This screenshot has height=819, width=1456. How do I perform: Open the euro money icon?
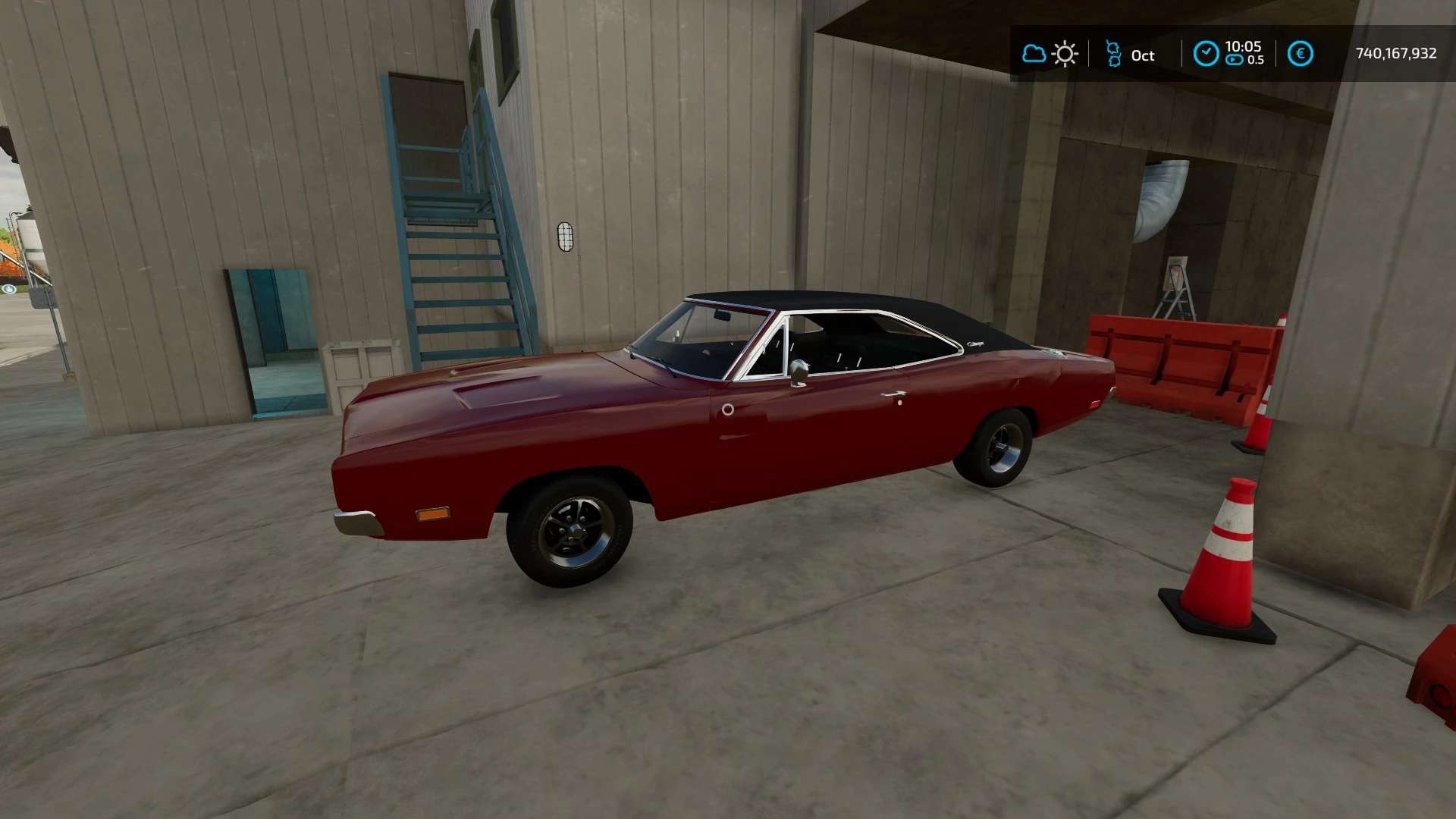(x=1301, y=54)
